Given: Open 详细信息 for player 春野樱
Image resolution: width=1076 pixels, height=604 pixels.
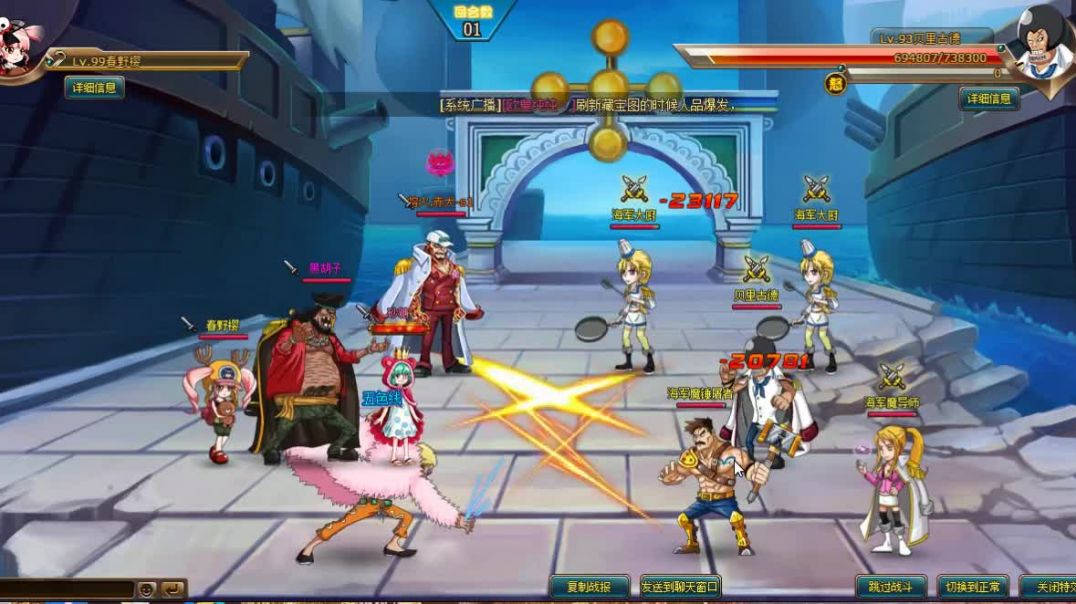Looking at the screenshot, I should point(95,87).
